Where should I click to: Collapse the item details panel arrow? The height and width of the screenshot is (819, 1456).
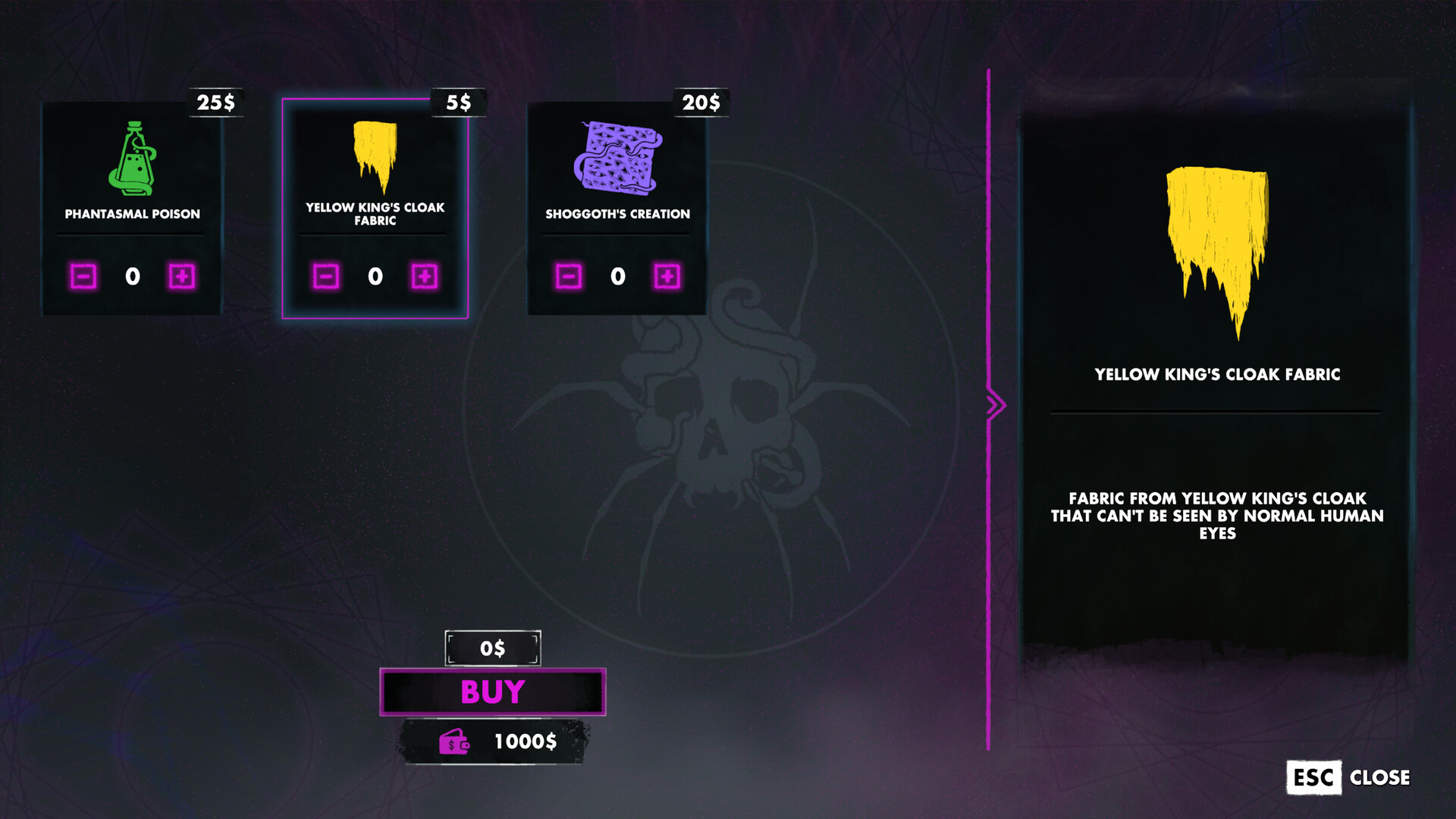[x=995, y=405]
